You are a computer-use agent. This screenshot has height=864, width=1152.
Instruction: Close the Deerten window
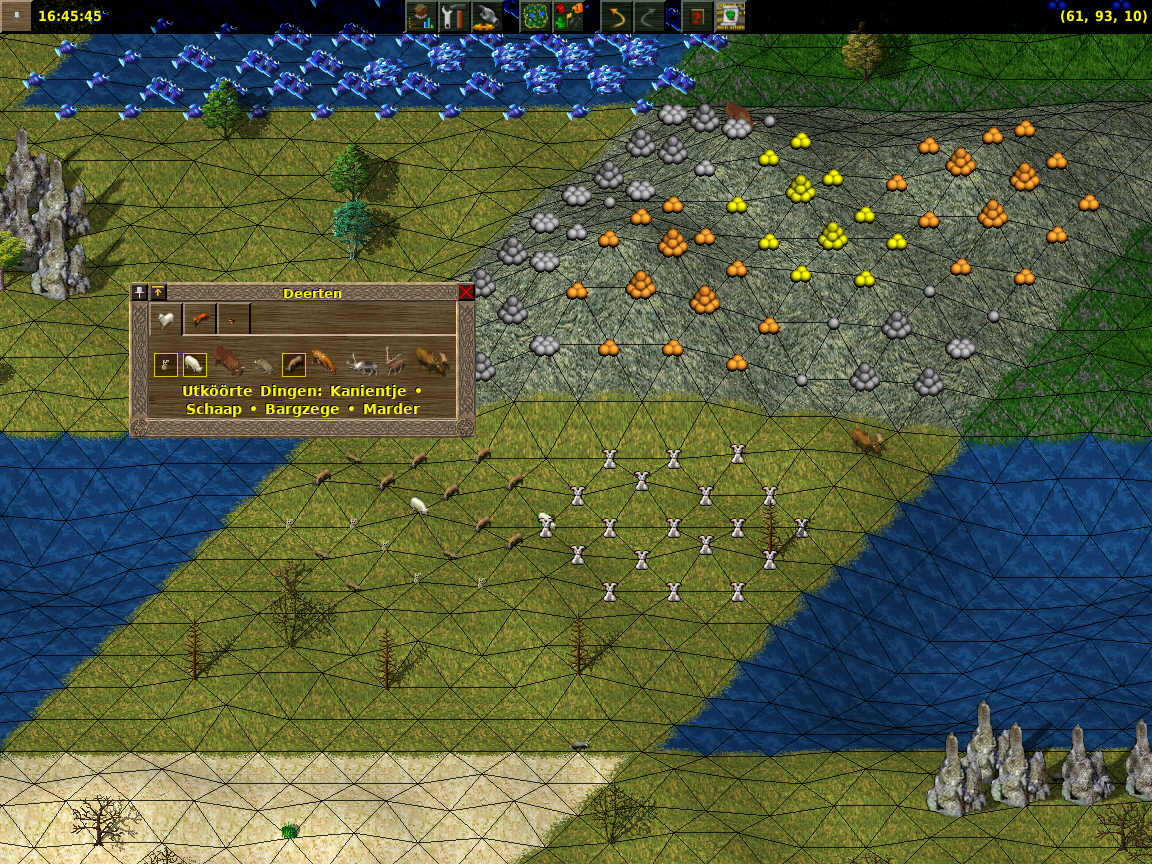click(466, 293)
